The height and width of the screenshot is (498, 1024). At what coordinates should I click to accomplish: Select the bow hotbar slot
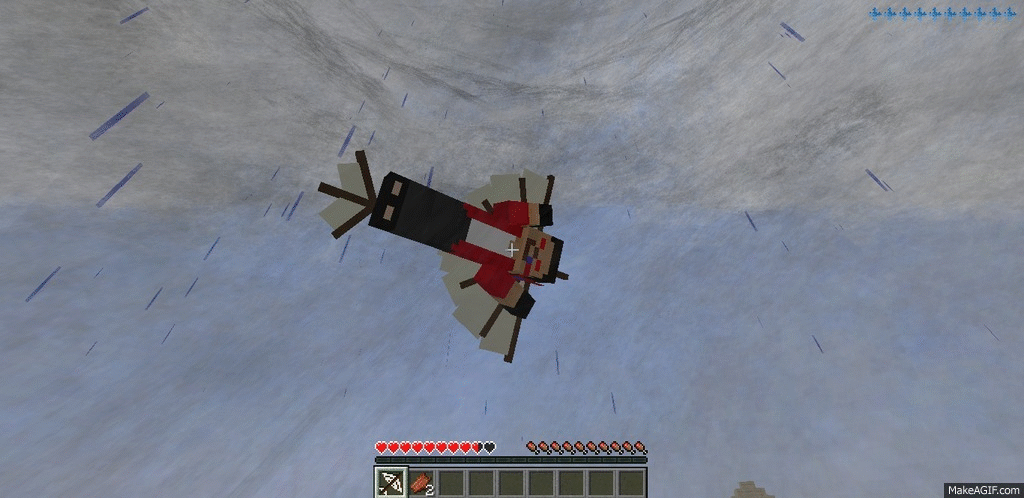pyautogui.click(x=391, y=483)
